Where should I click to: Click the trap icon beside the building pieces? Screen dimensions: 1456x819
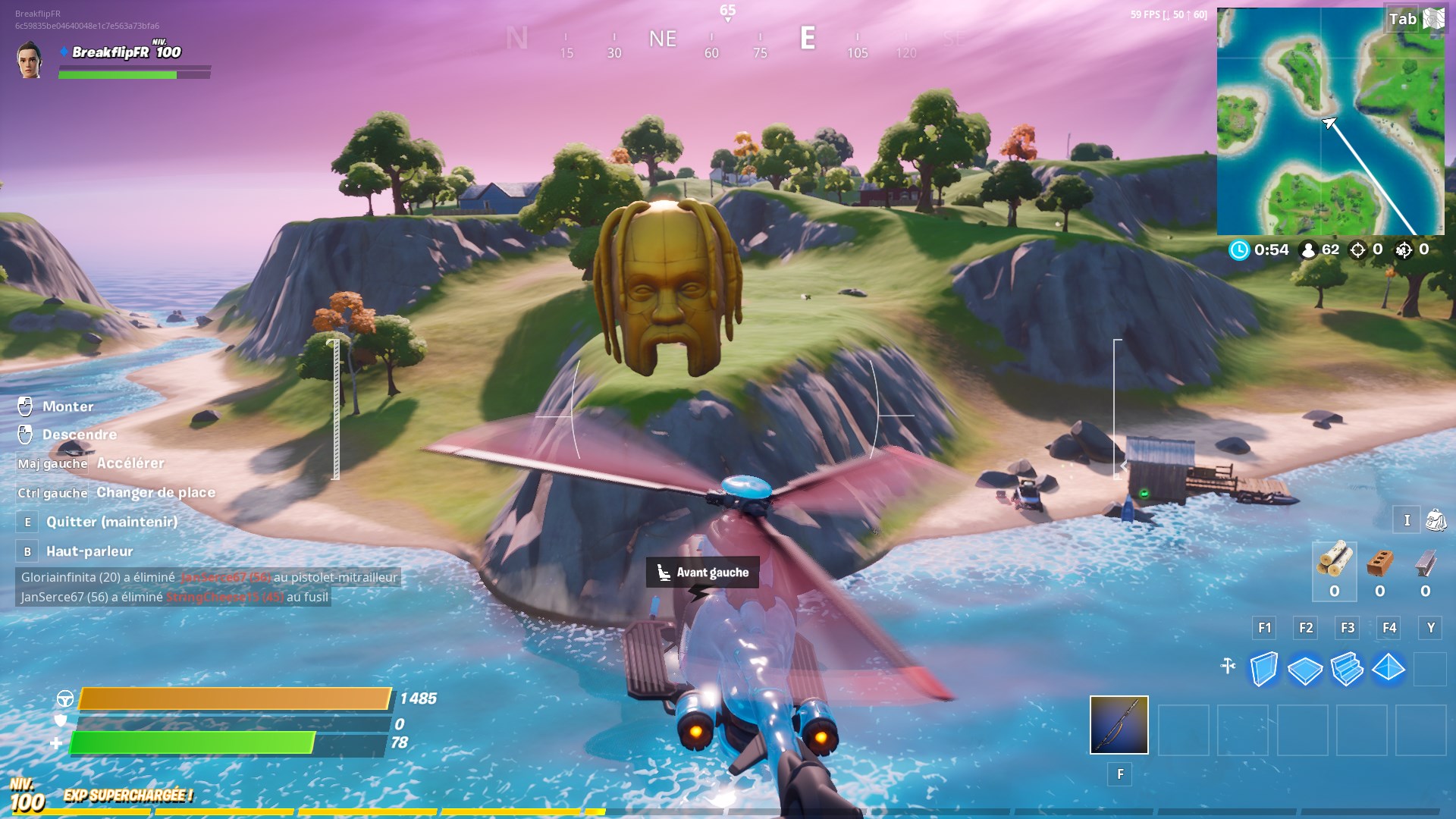[1228, 667]
